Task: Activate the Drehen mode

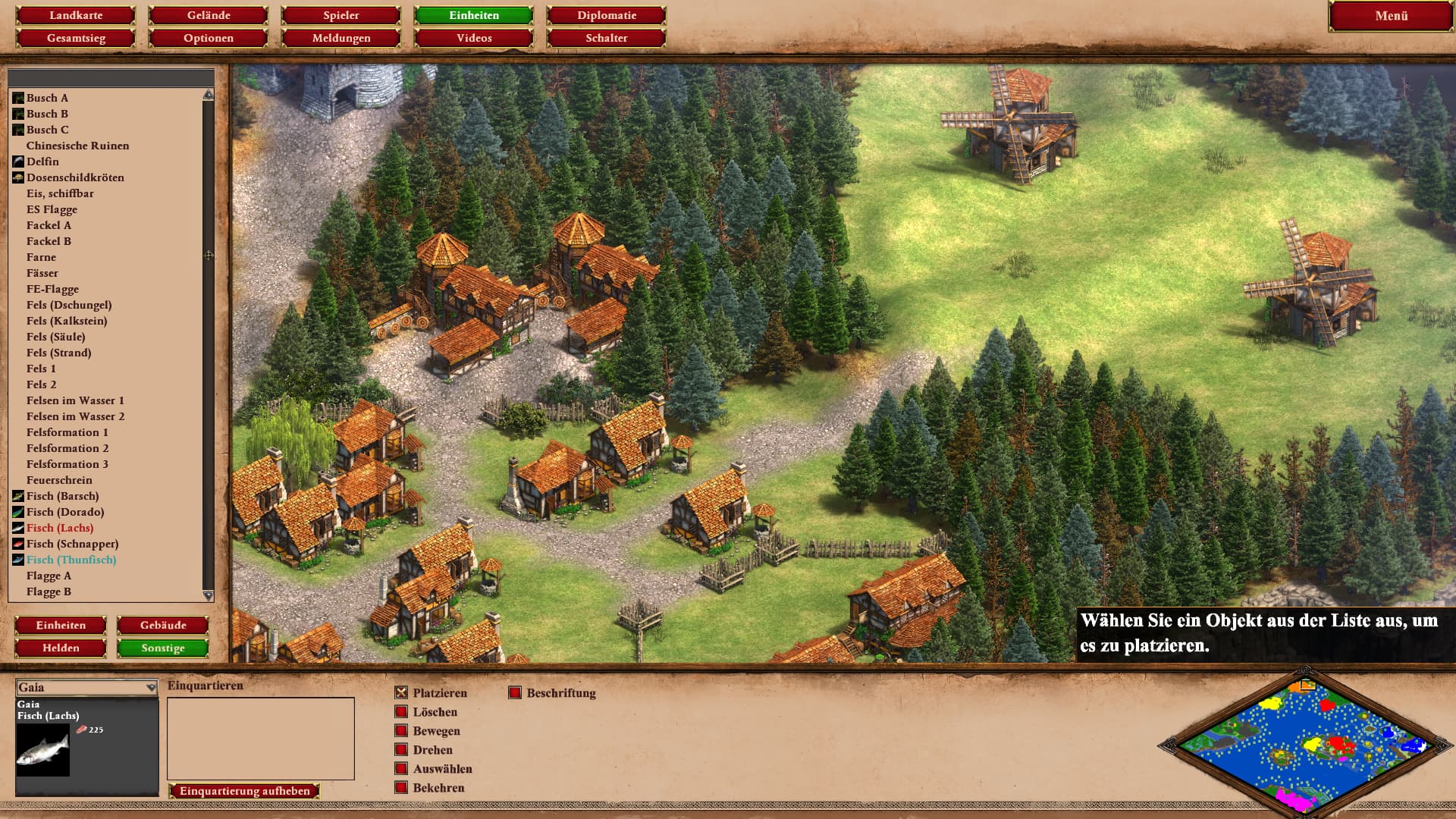Action: pos(402,750)
